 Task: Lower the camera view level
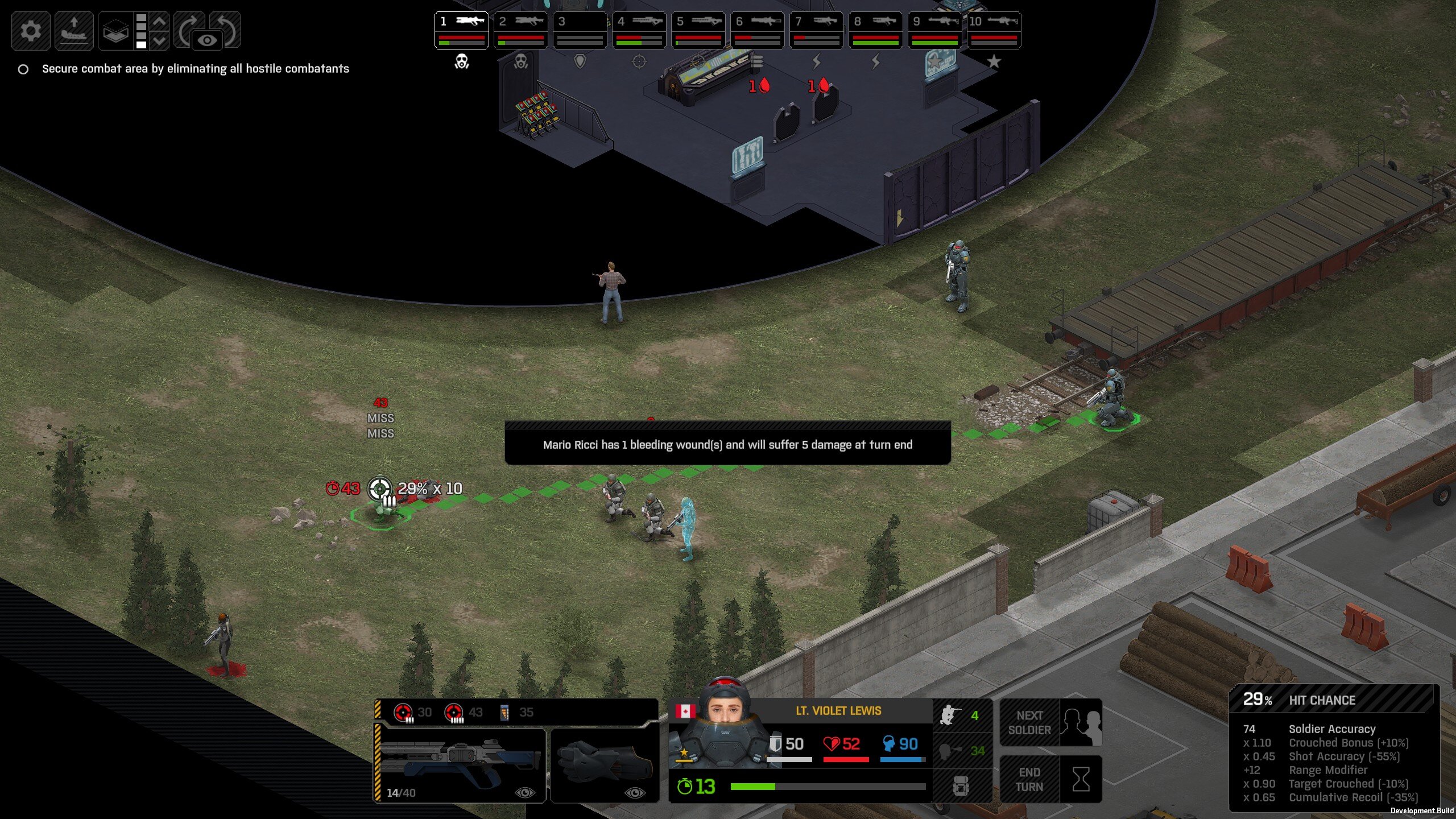pos(160,40)
